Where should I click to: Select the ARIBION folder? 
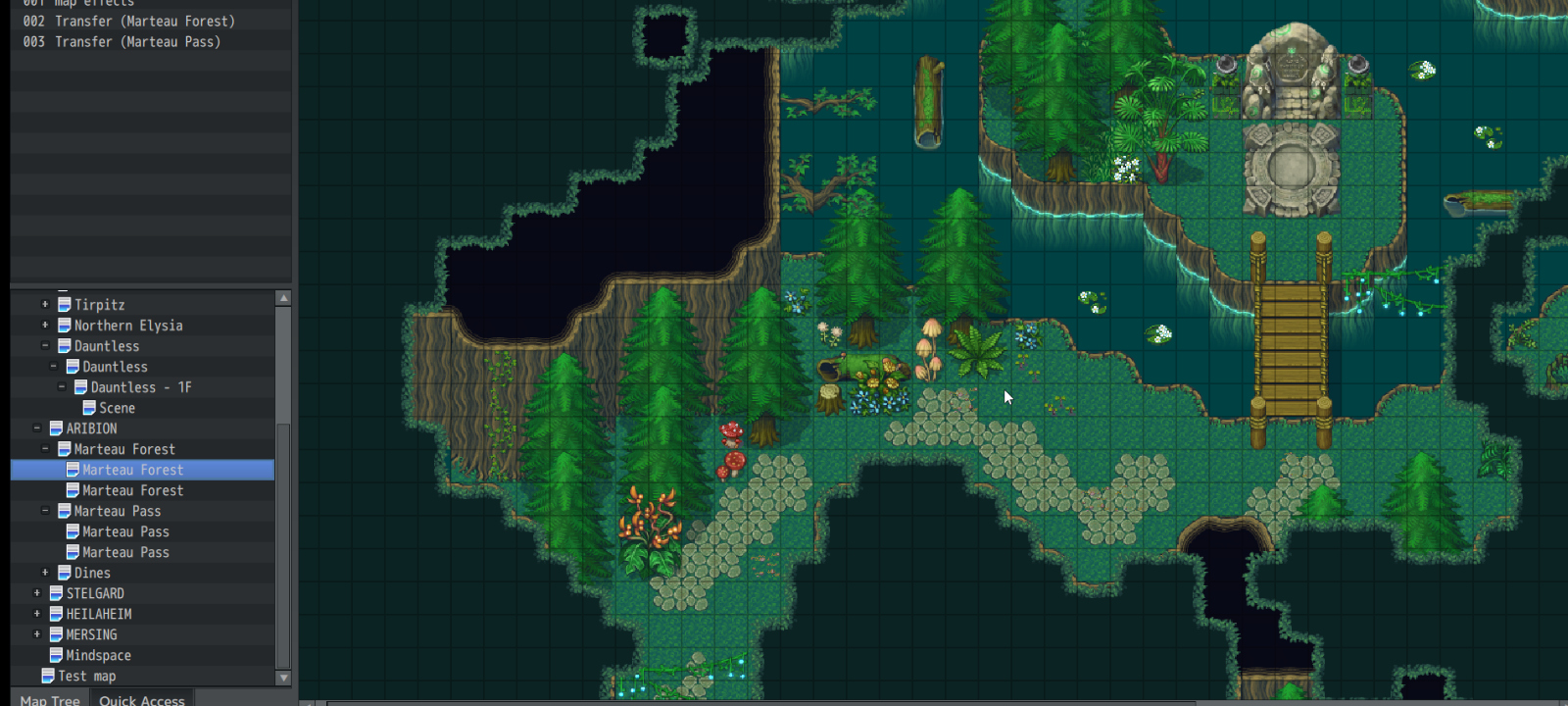(91, 429)
